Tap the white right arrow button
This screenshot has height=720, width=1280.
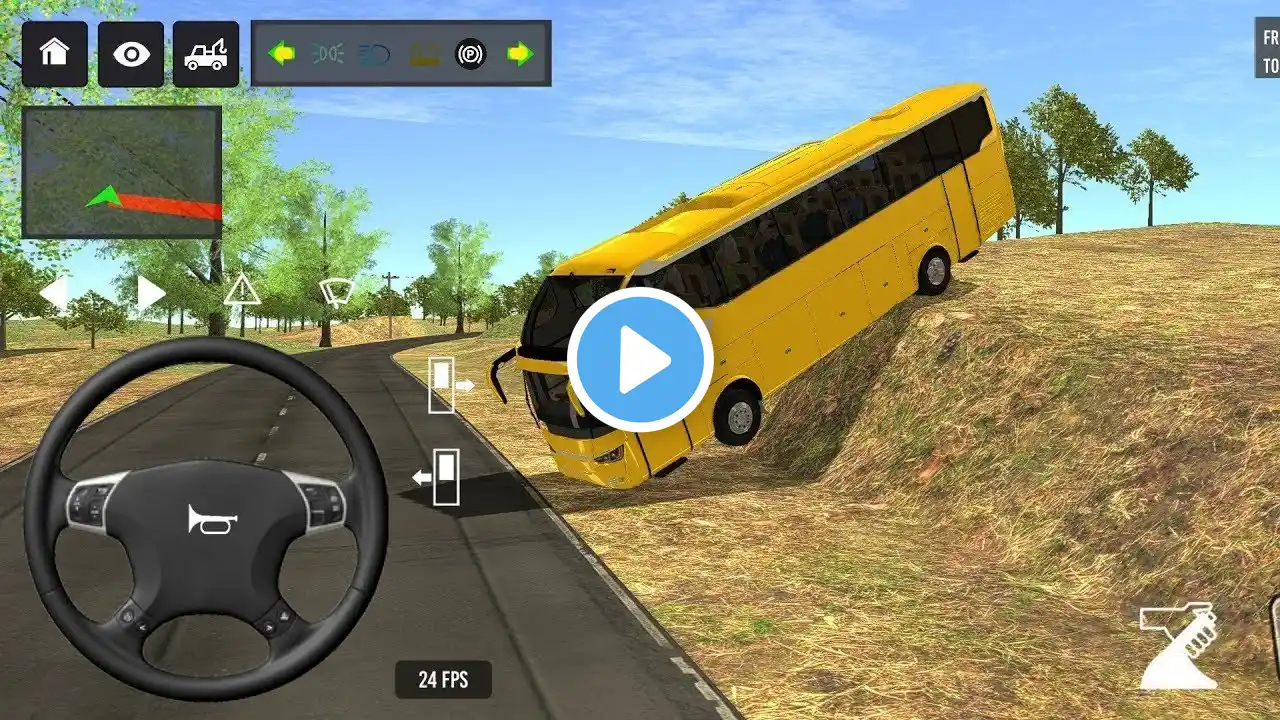(151, 293)
